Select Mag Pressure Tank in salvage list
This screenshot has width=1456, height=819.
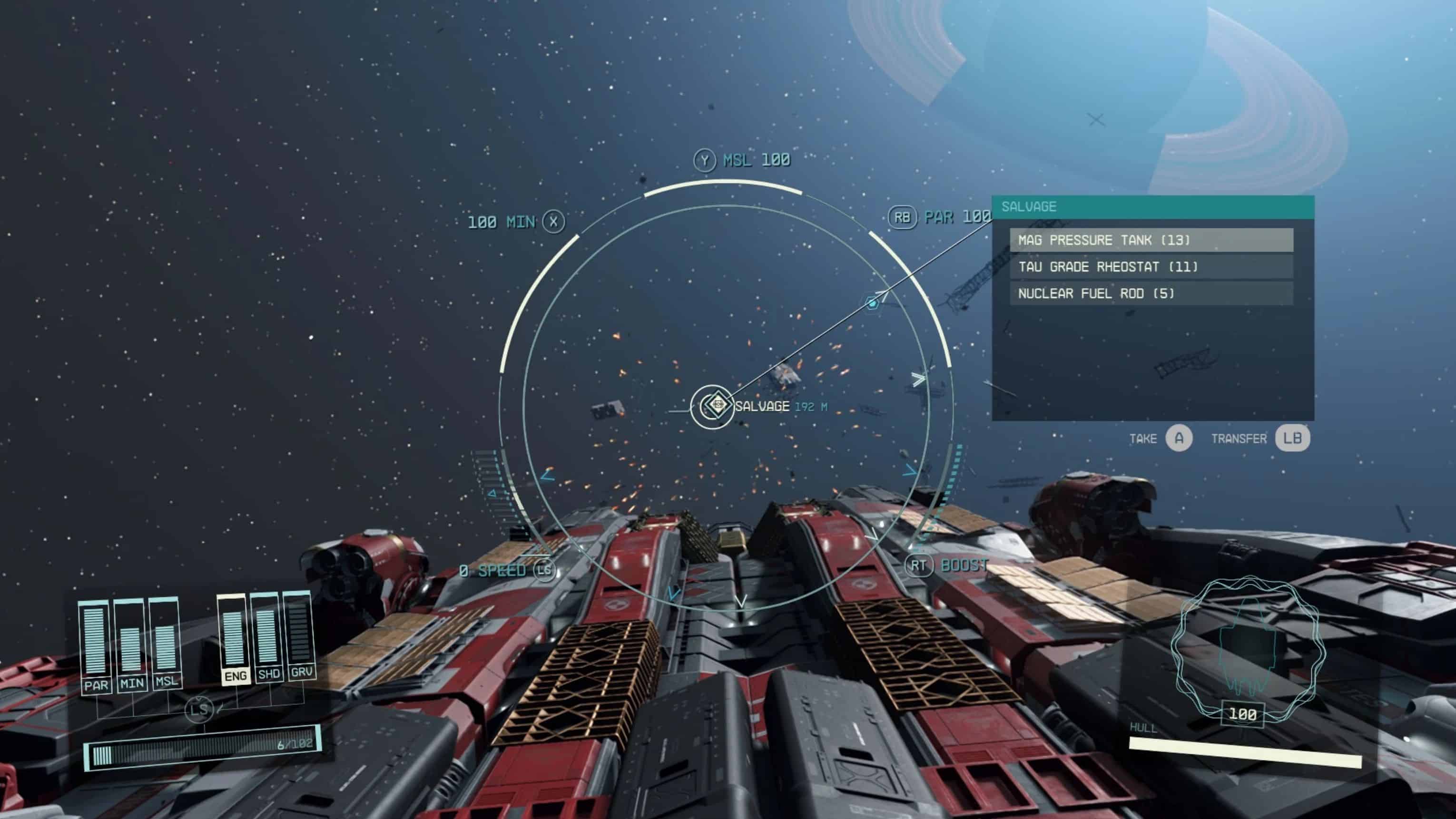1151,240
